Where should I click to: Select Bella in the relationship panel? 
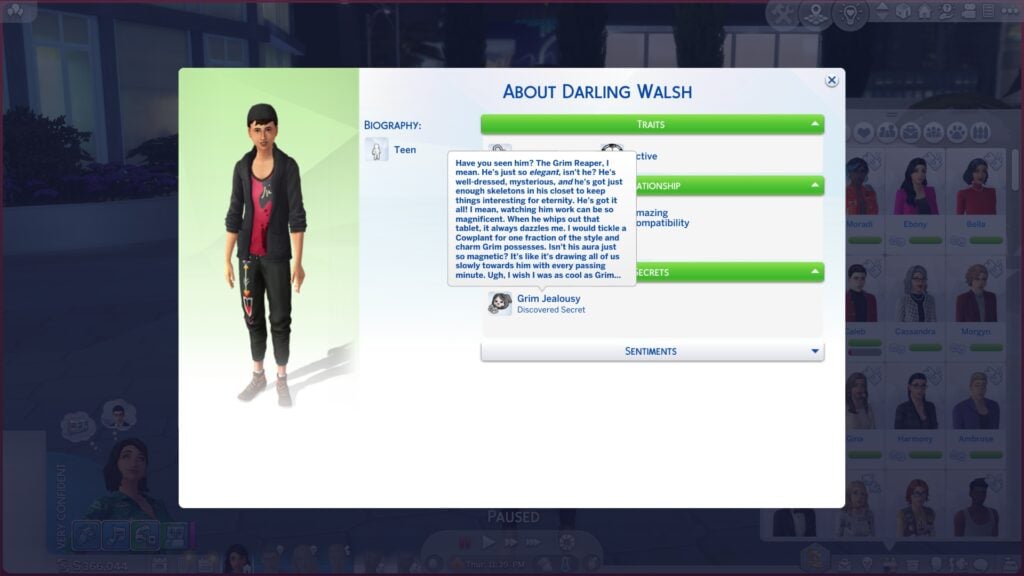tap(975, 190)
